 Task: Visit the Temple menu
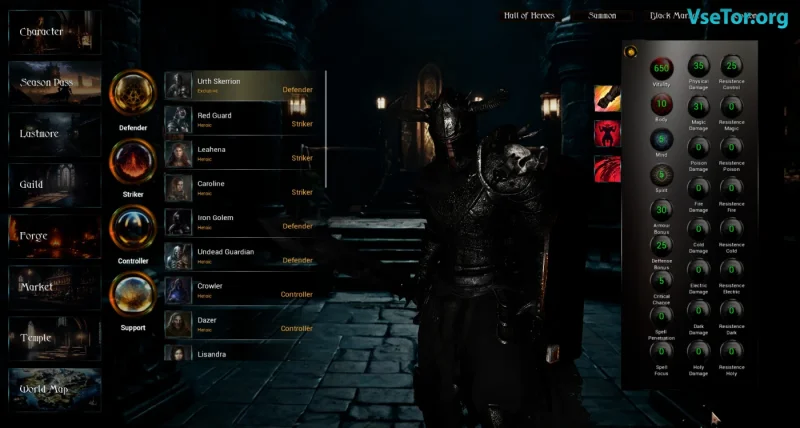[54, 338]
